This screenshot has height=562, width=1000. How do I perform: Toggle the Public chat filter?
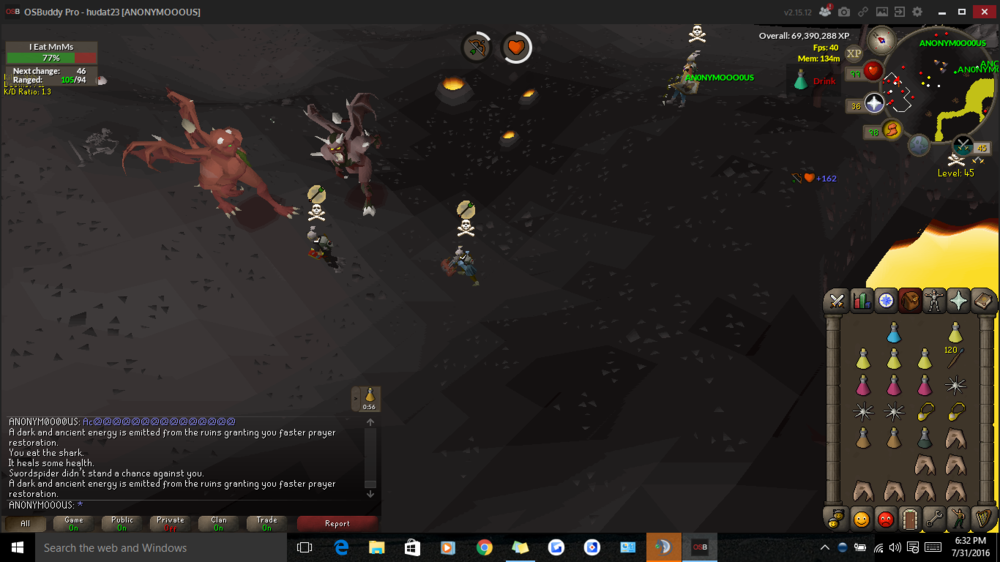(x=122, y=523)
